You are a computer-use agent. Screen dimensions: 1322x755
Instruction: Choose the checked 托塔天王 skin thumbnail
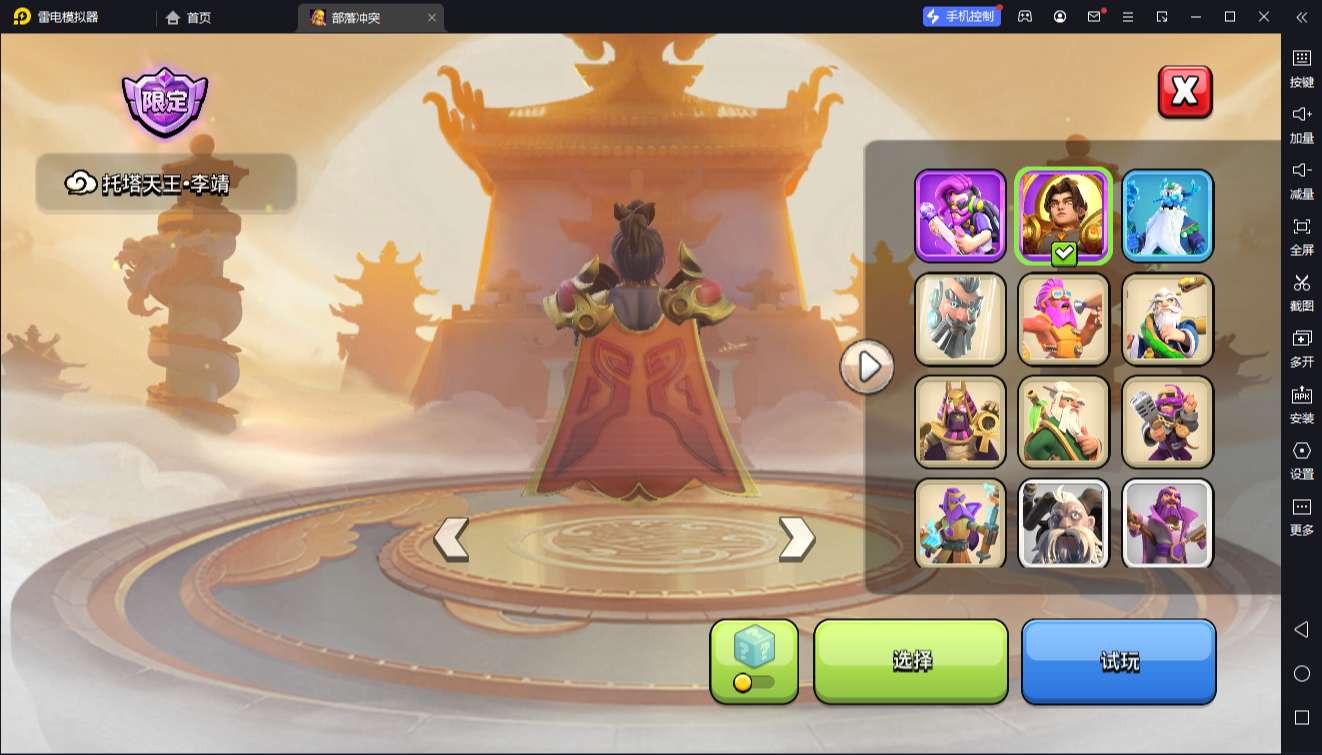click(1064, 216)
